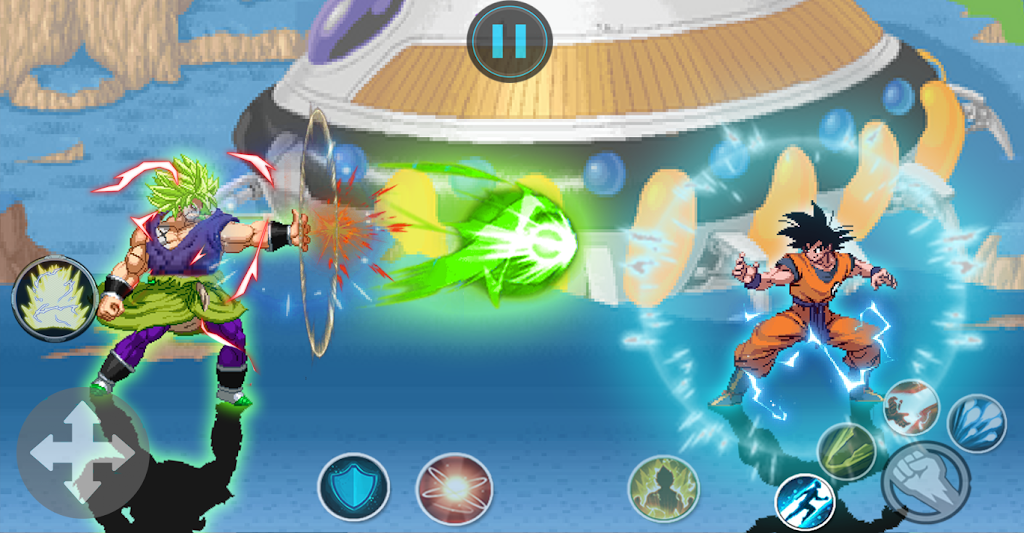Screen dimensions: 1024x533
Task: Pause the fight with the pause button
Action: click(509, 40)
